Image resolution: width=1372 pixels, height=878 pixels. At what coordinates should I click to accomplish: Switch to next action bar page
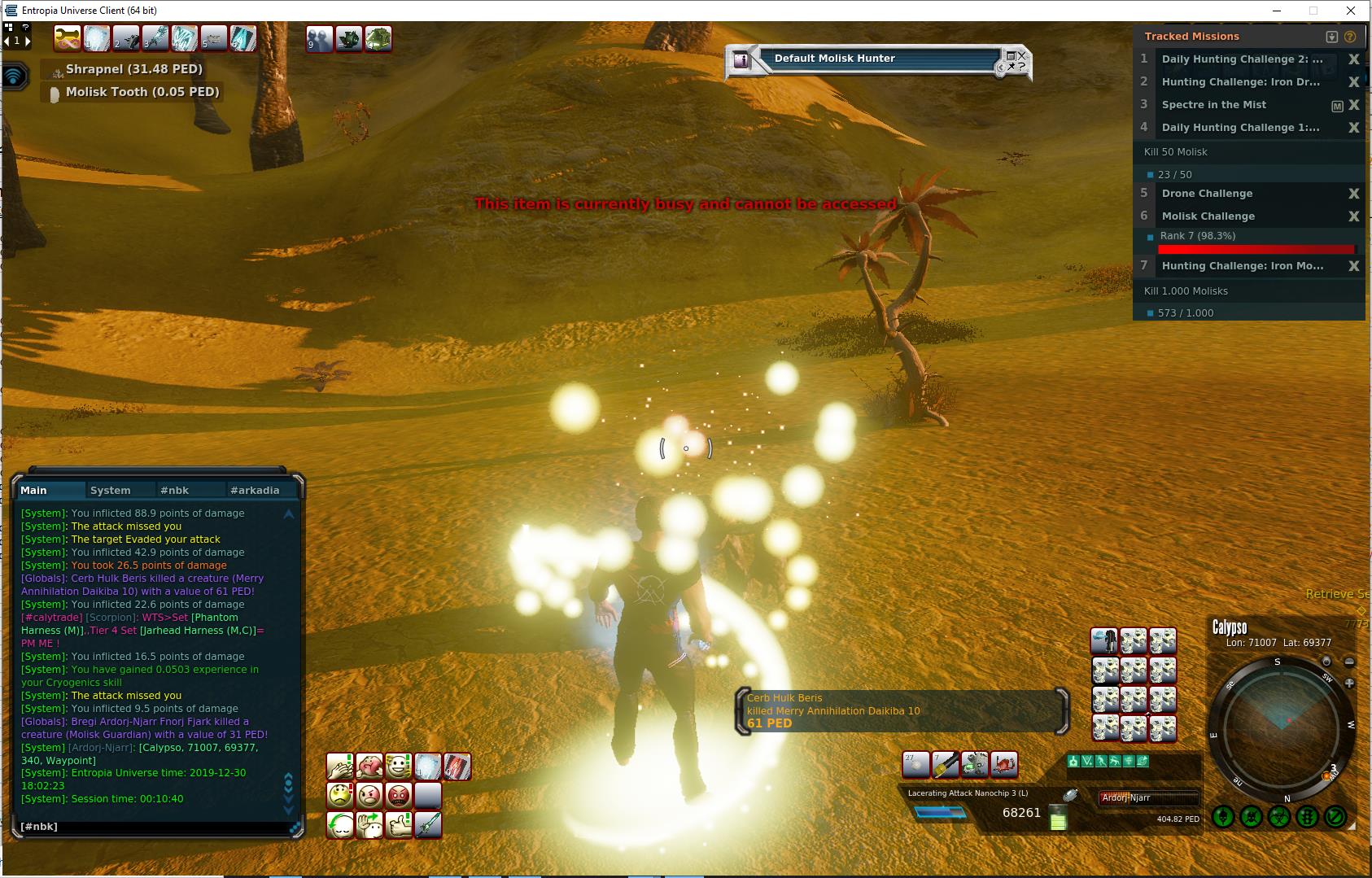click(x=28, y=41)
